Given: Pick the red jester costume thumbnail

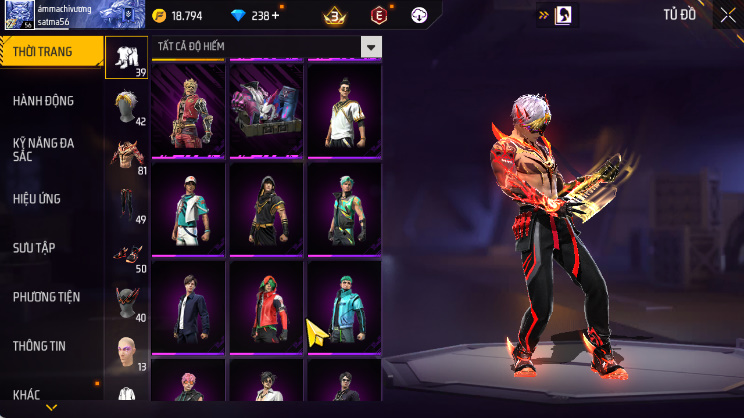Looking at the screenshot, I should (x=188, y=107).
